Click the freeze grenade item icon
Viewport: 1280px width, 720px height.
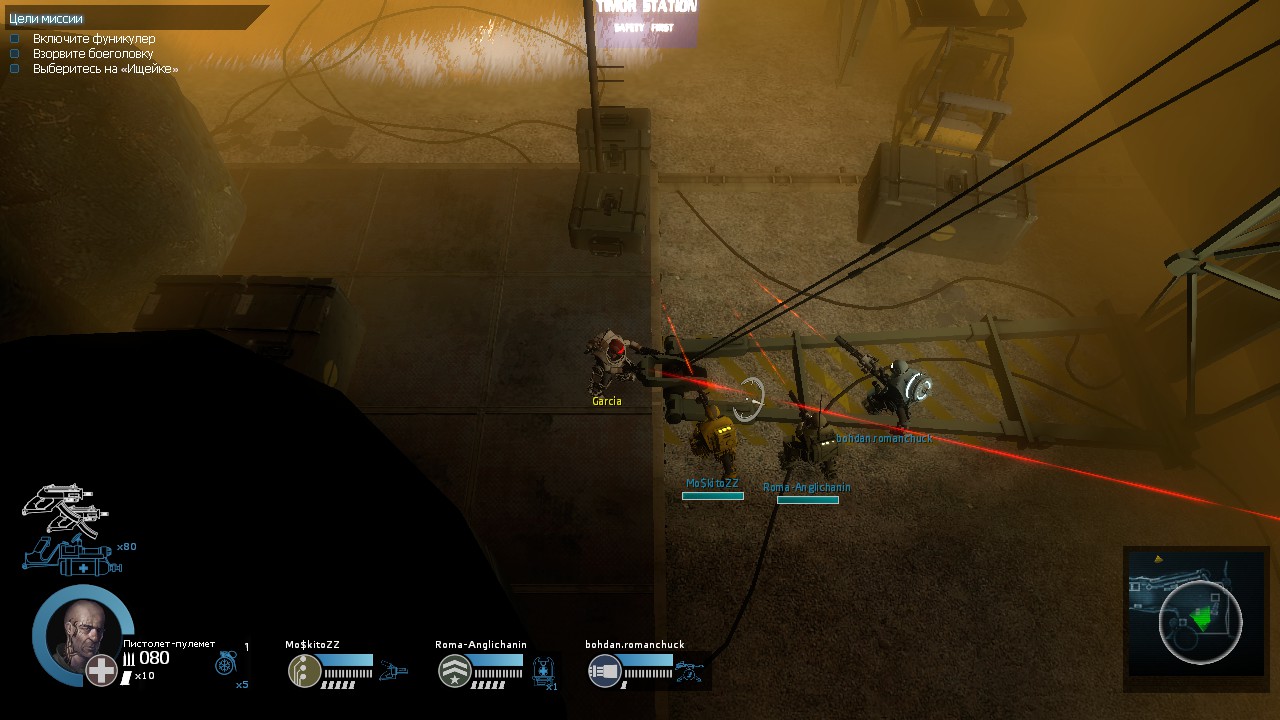[x=225, y=663]
